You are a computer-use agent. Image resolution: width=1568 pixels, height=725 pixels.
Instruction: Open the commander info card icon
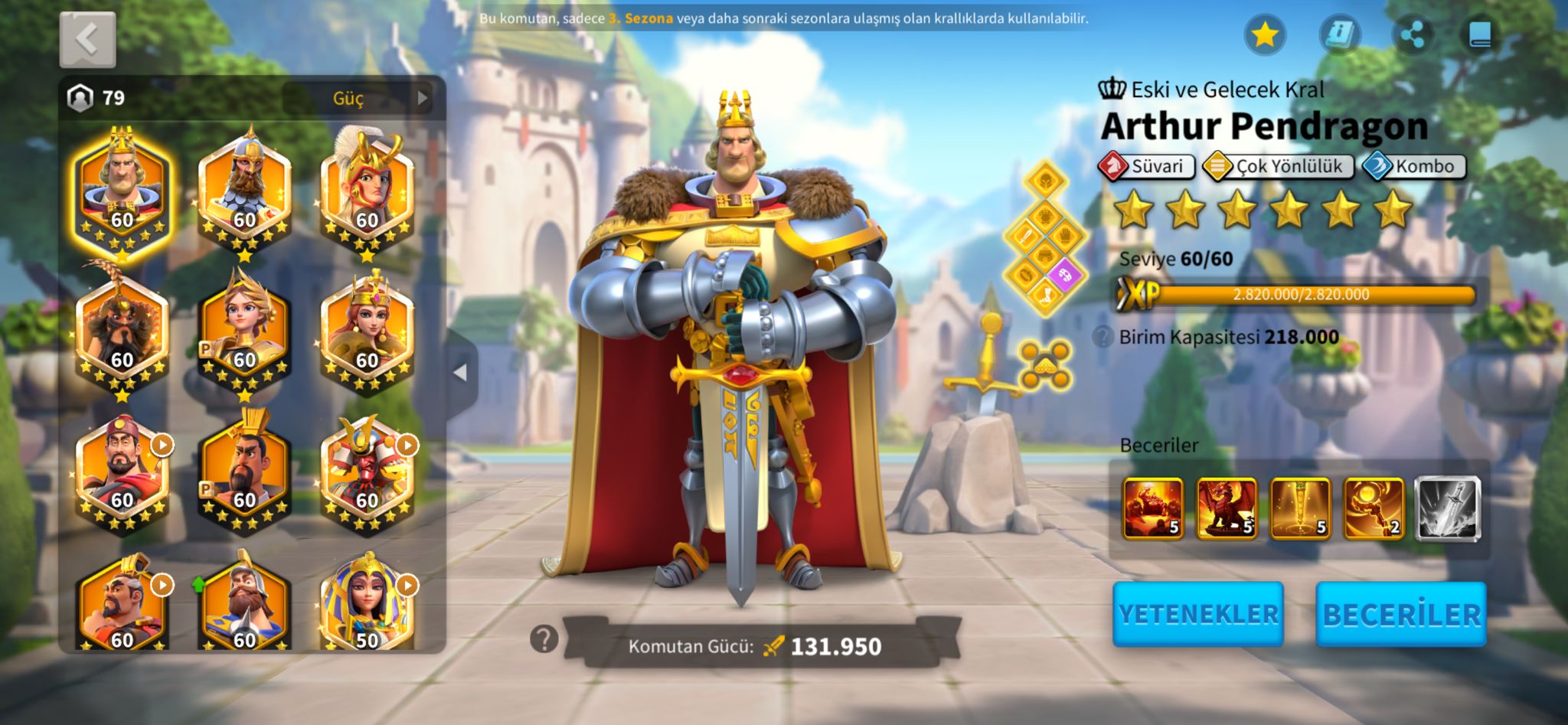pos(1338,35)
